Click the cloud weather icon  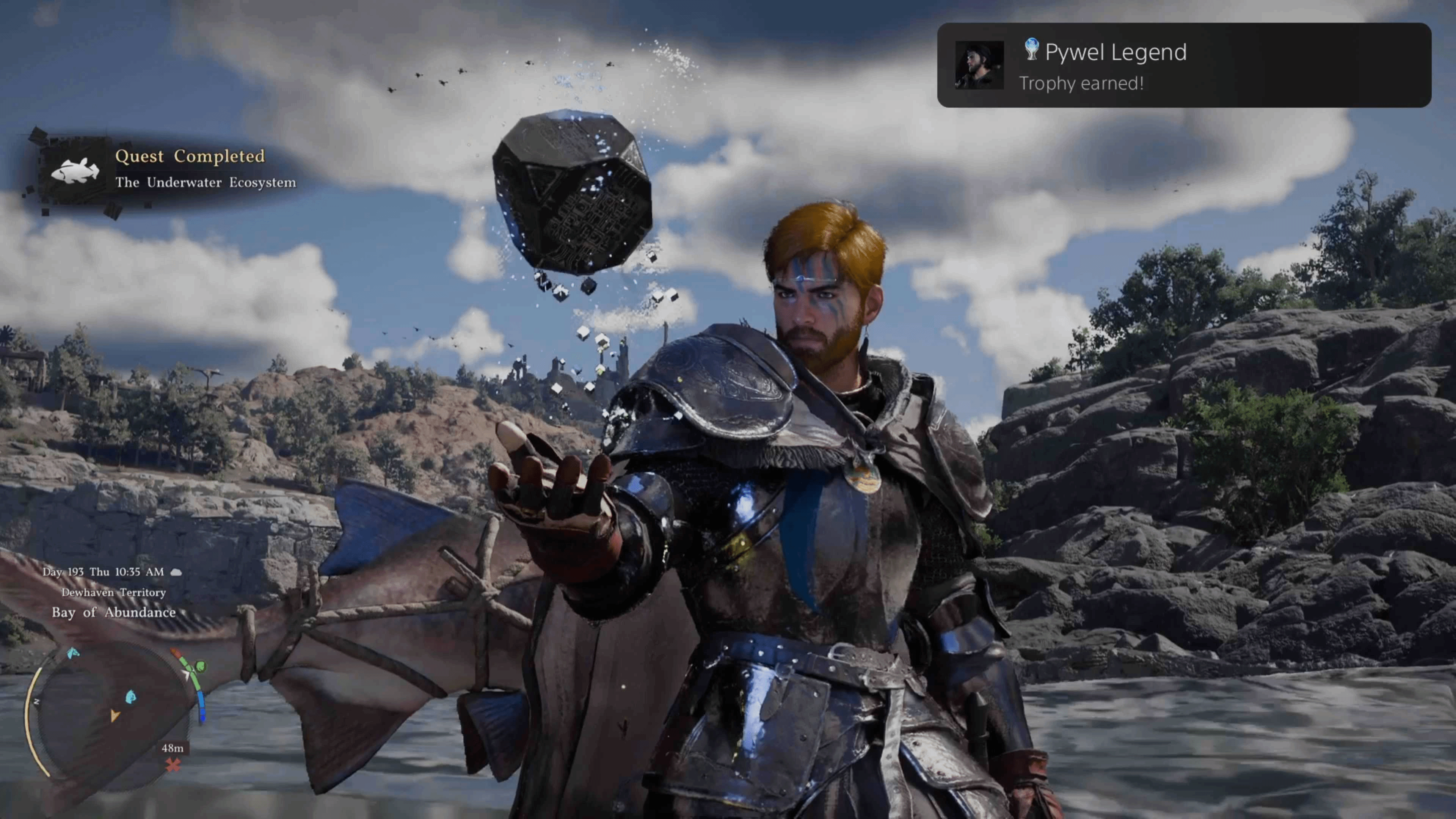pos(176,572)
